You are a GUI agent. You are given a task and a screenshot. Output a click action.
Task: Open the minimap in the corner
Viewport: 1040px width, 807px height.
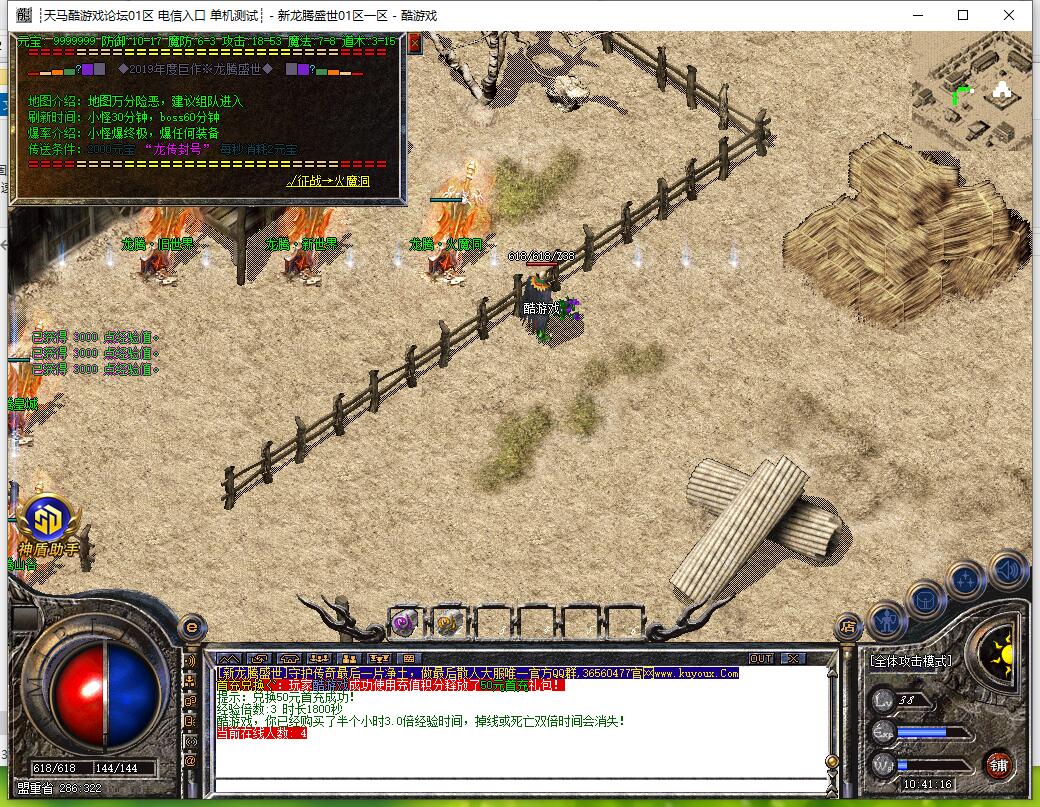(972, 92)
